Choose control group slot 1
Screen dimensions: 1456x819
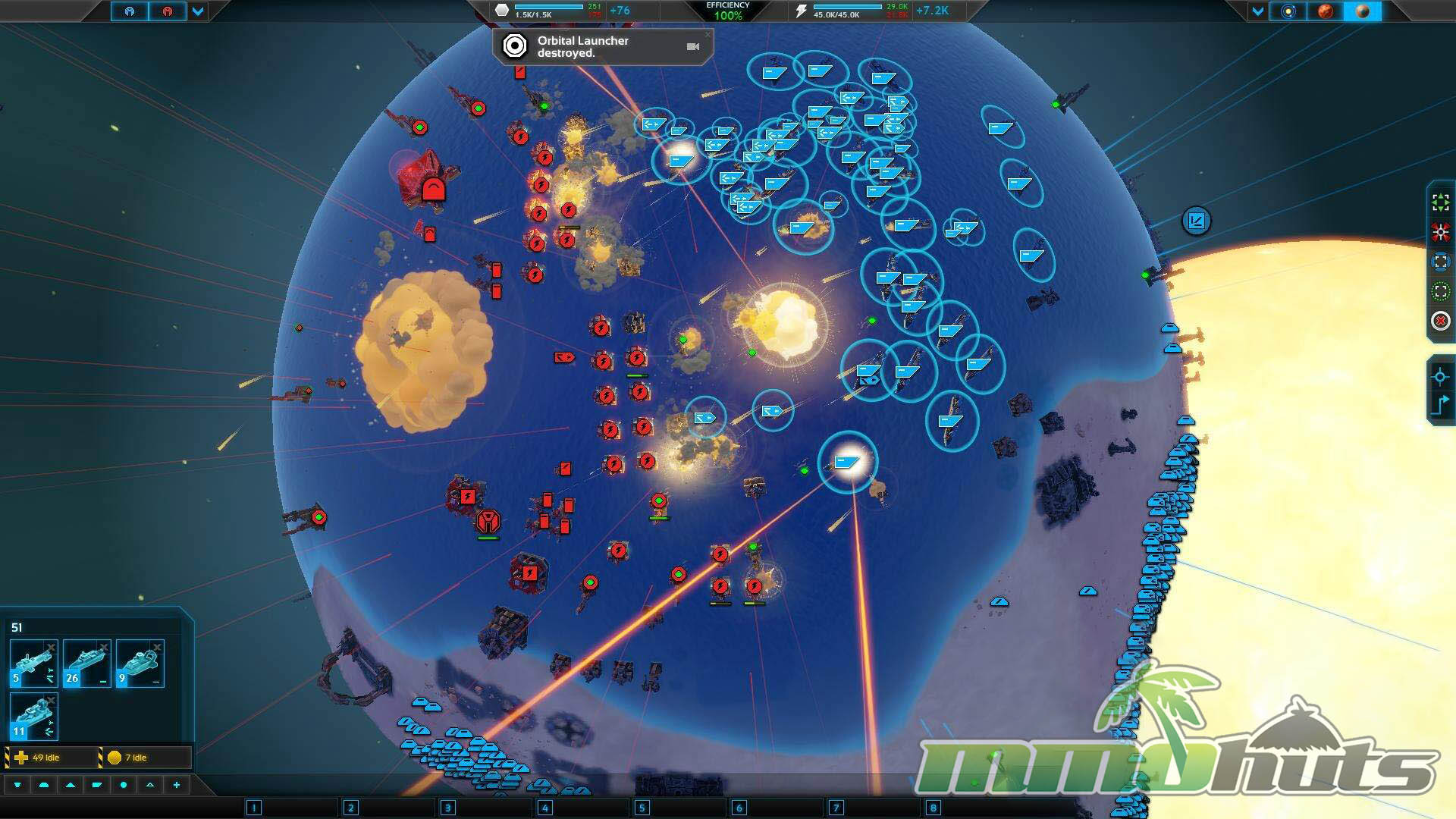point(254,808)
